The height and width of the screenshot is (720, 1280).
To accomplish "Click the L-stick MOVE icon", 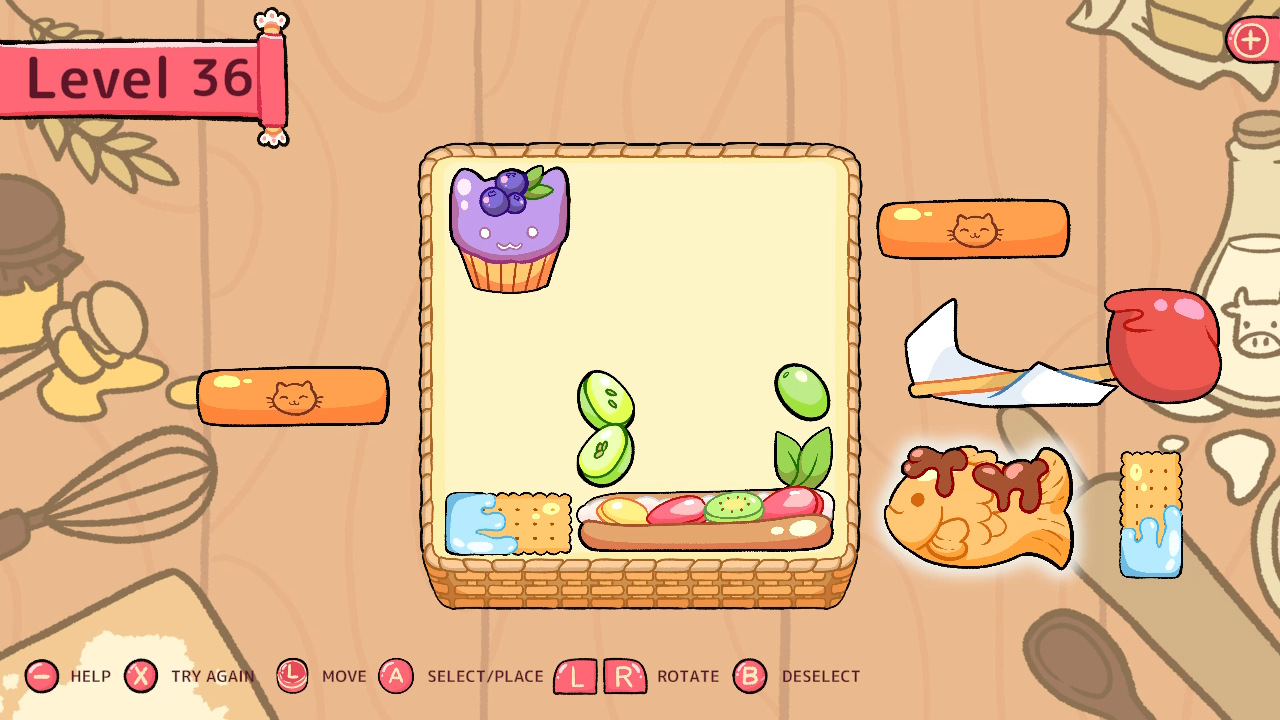I will 291,676.
